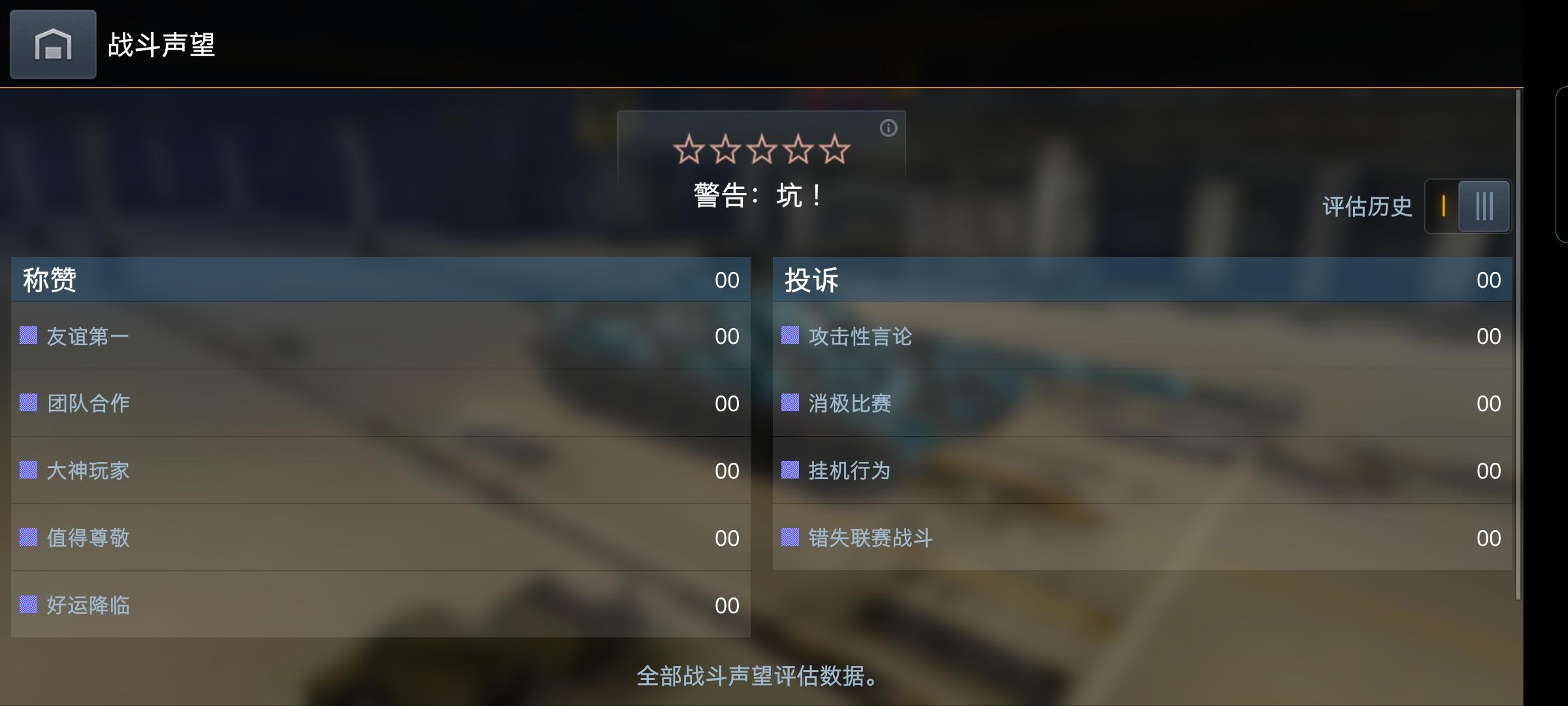Select the 友谊第一 praise category icon

[x=27, y=335]
